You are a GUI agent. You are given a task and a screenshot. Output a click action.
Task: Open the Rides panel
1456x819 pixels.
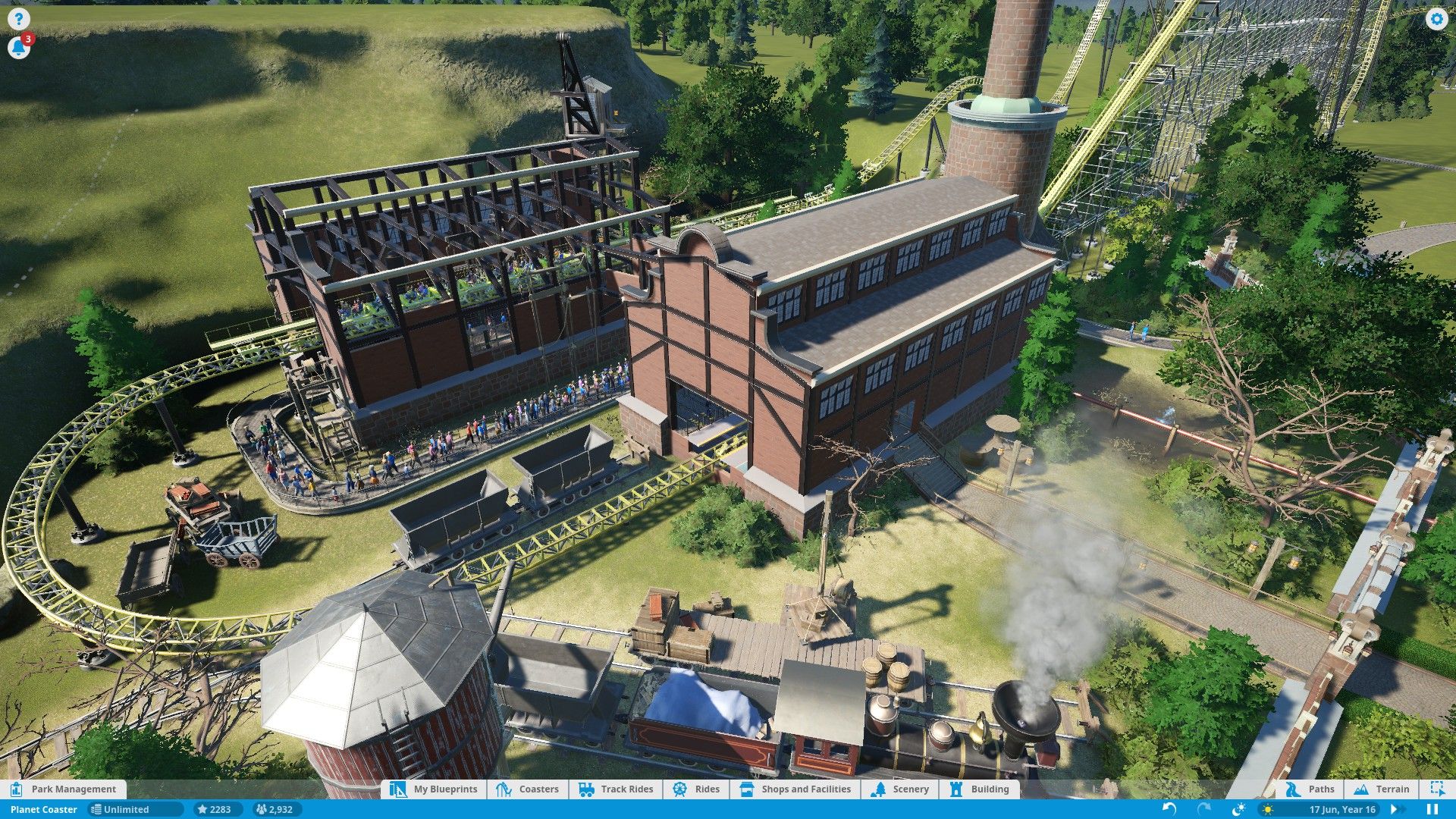point(695,789)
